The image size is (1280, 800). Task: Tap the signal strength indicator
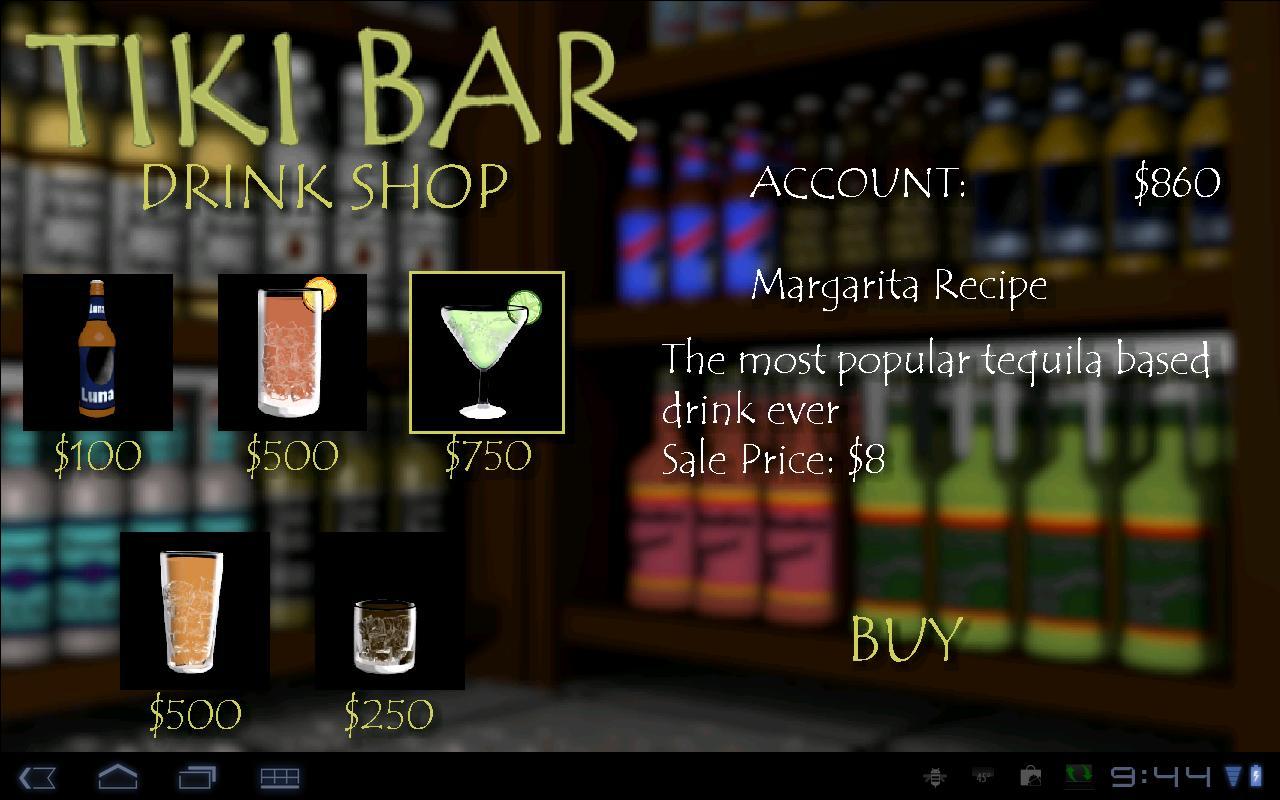[x=1233, y=778]
